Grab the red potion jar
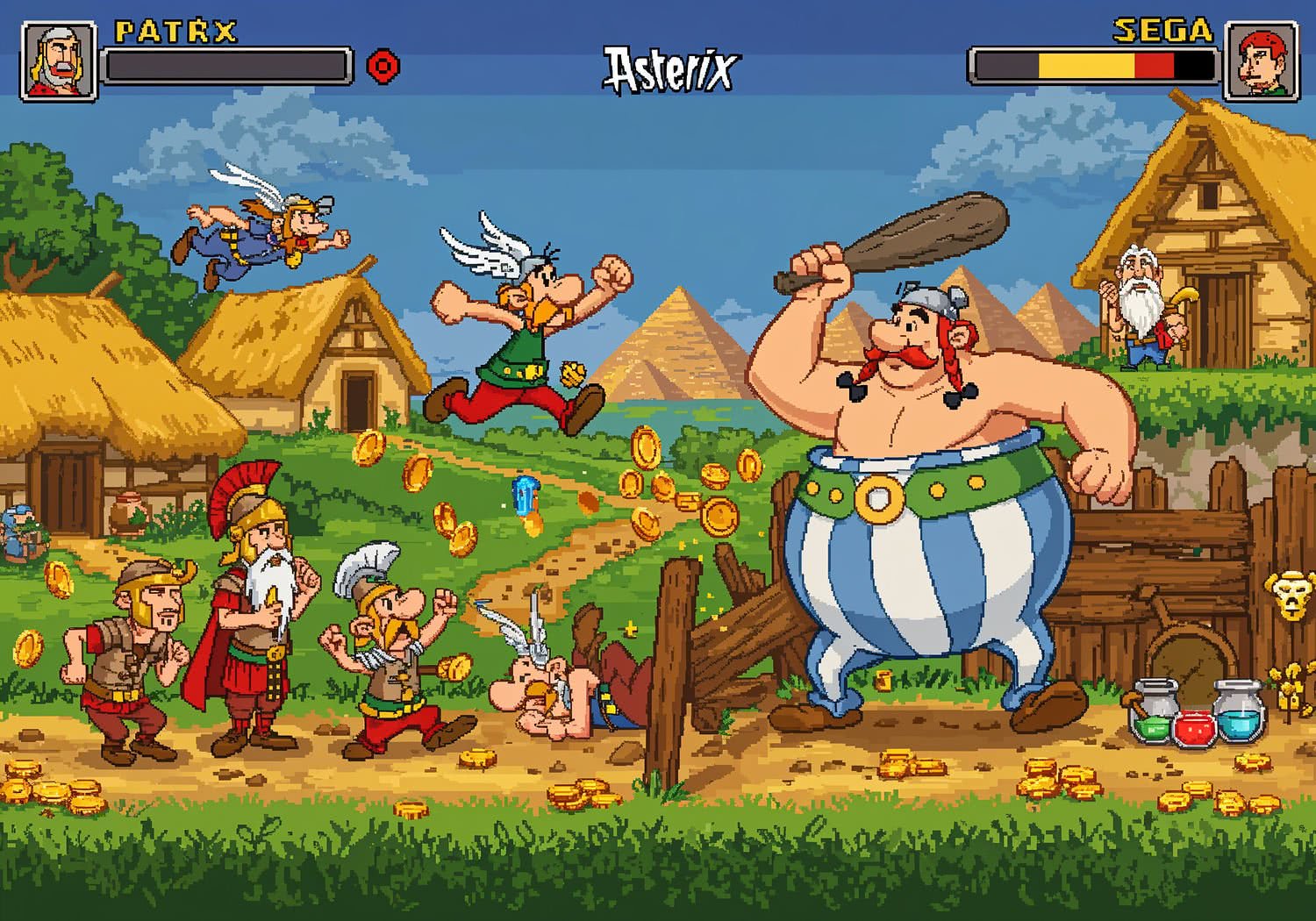 (1194, 730)
